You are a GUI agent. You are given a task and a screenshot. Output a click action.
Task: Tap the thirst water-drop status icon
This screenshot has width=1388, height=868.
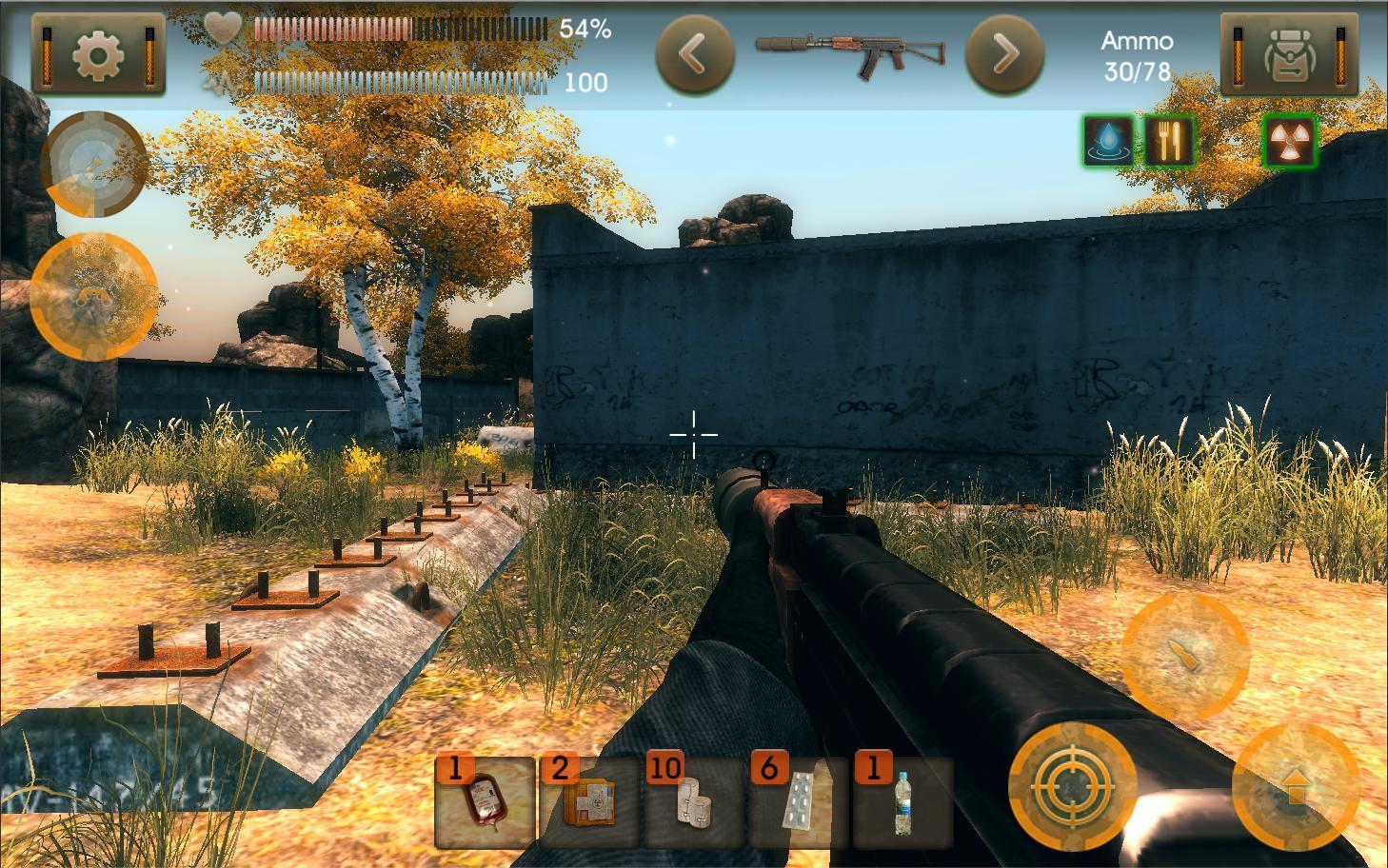pos(1108,139)
